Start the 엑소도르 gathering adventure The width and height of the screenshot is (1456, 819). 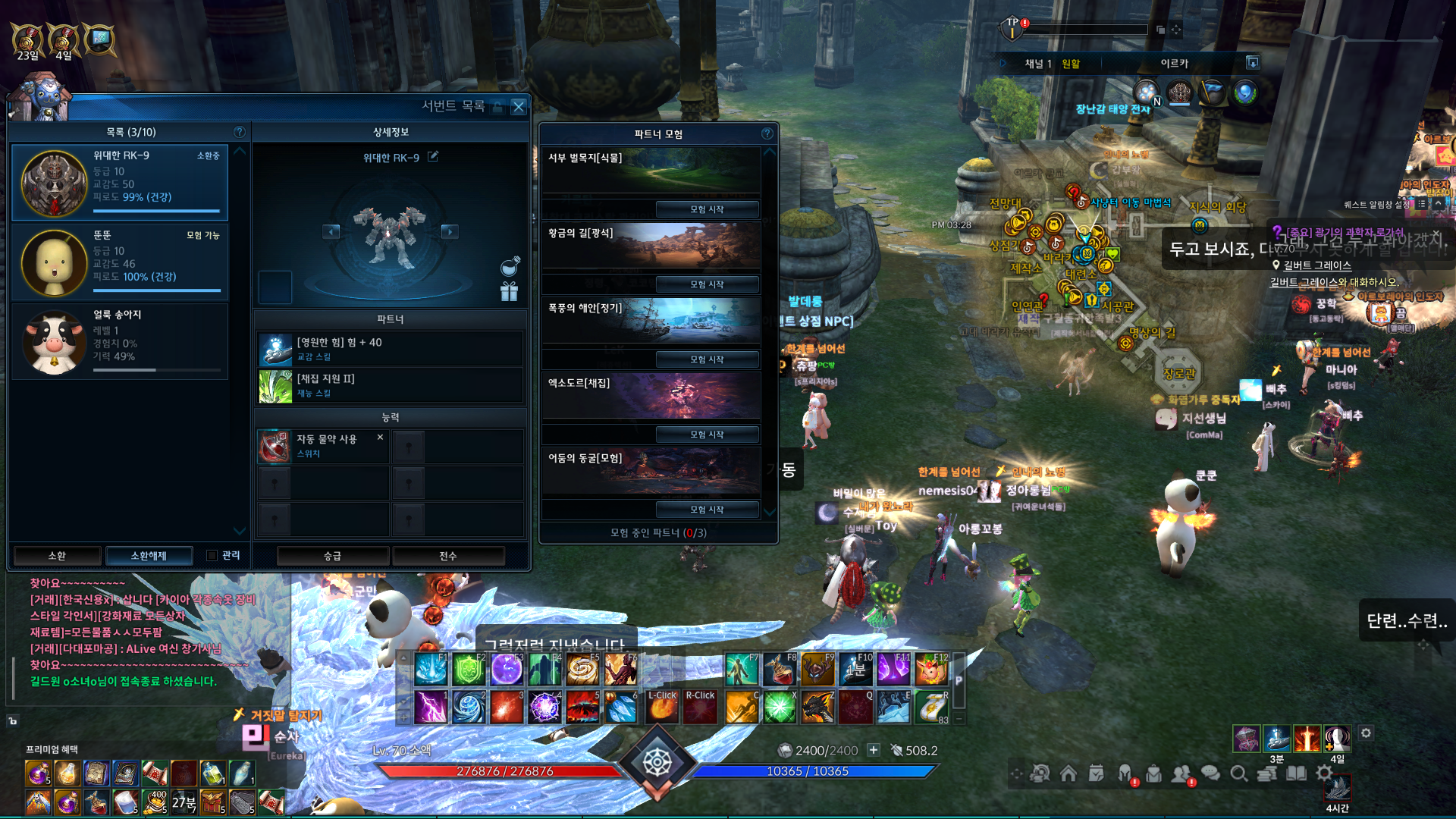point(707,435)
